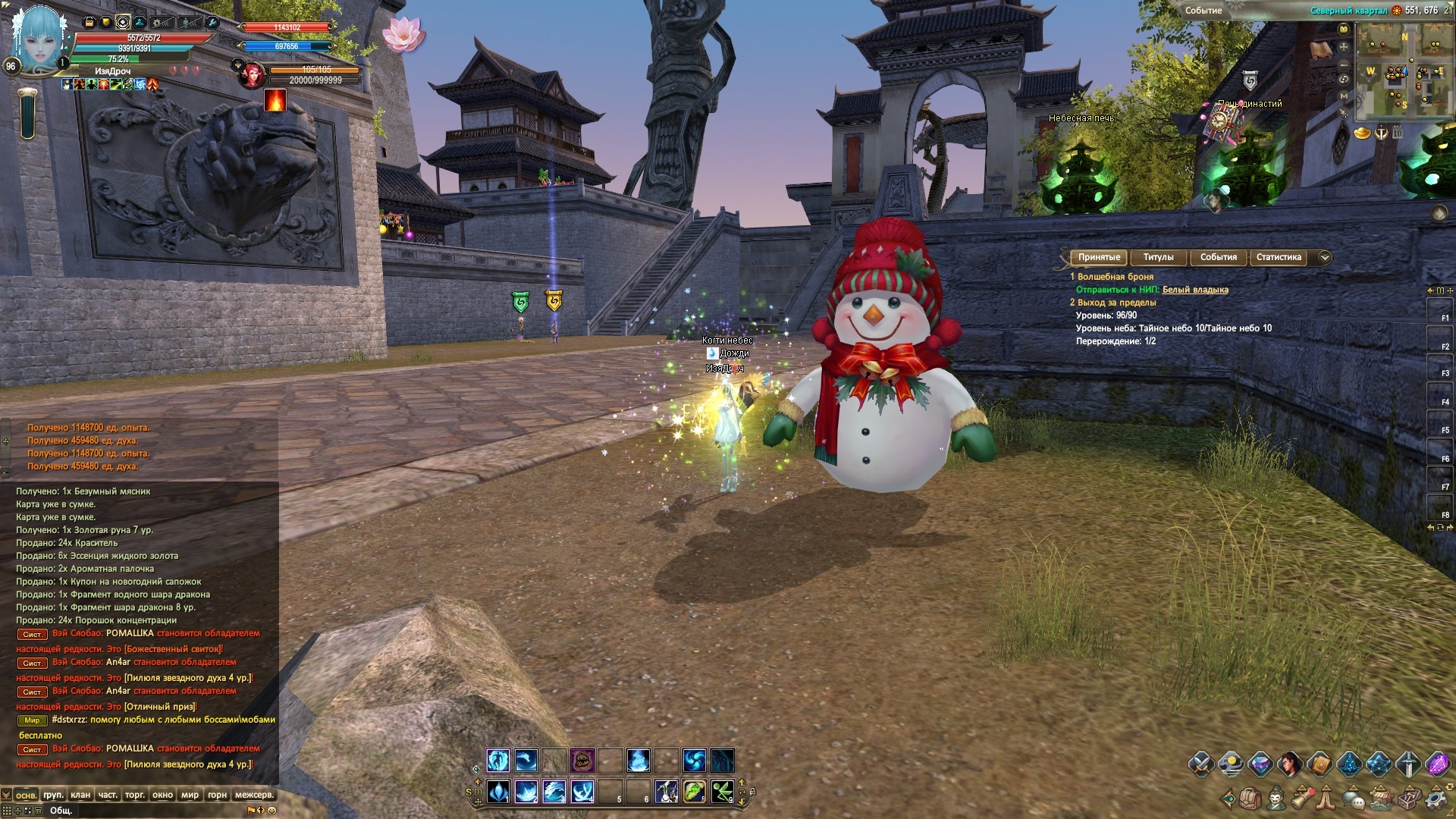
Task: Open the crossed swords menu icon
Action: click(1201, 764)
